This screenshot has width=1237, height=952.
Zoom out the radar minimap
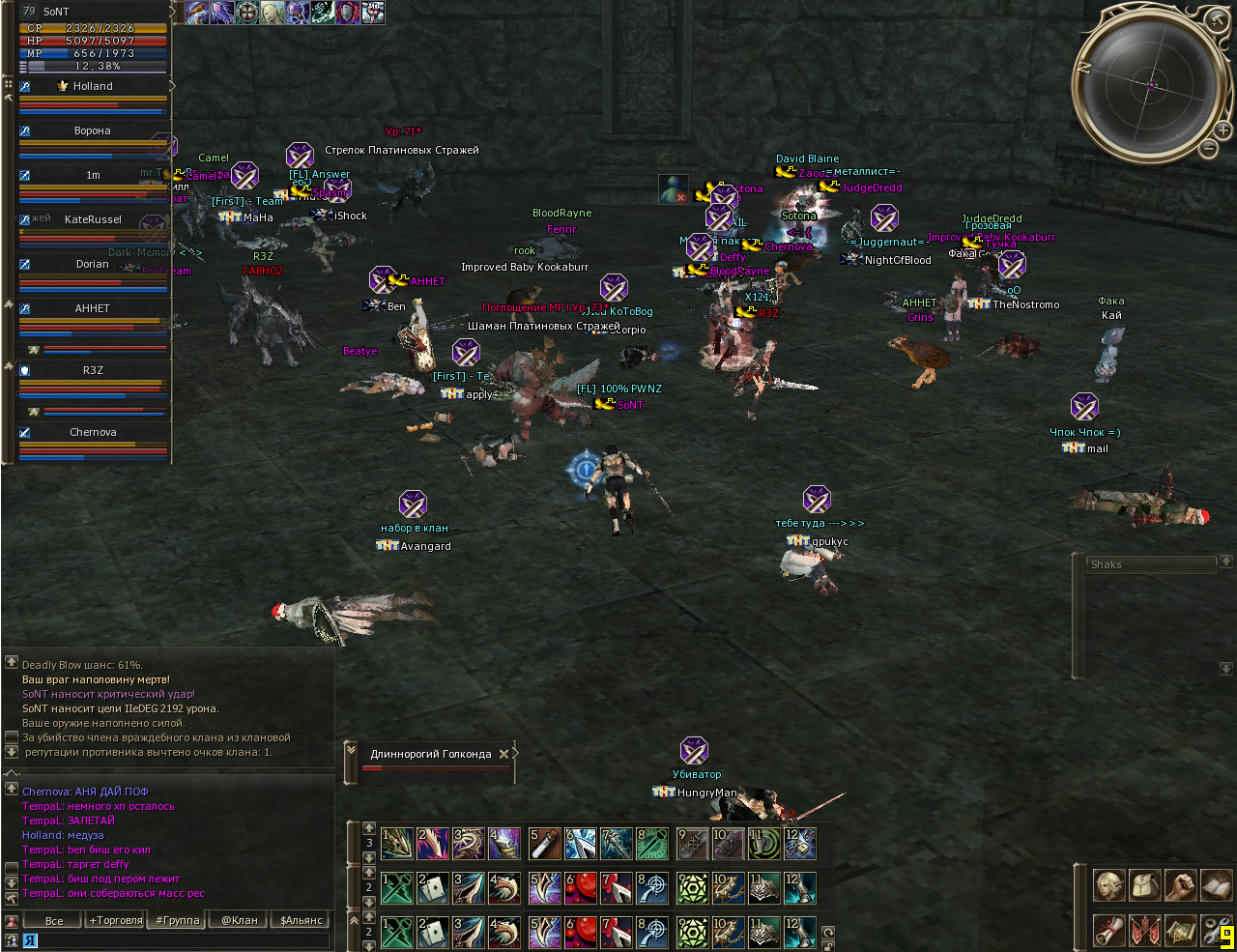point(1209,148)
